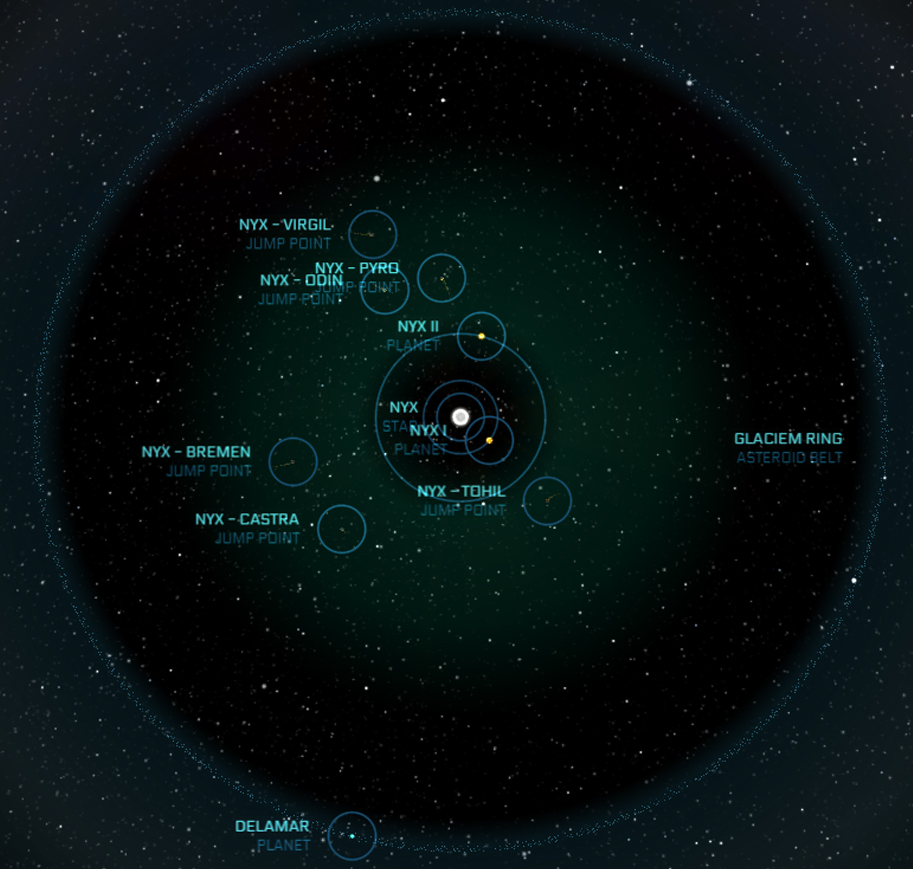Select the Glaciem Ring asteroid belt label

788,439
